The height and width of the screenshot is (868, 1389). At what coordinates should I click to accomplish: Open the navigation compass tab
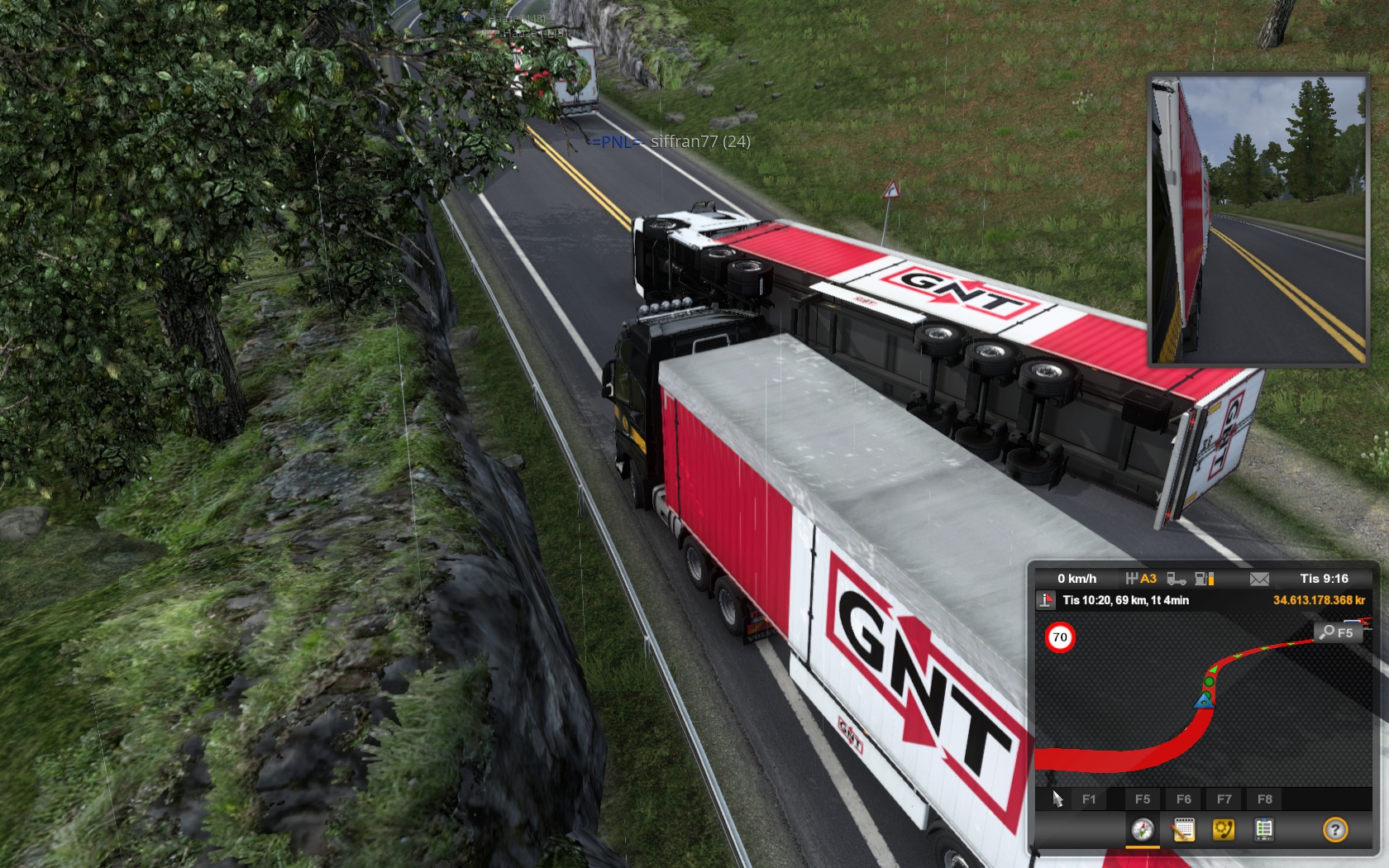coord(1143,829)
